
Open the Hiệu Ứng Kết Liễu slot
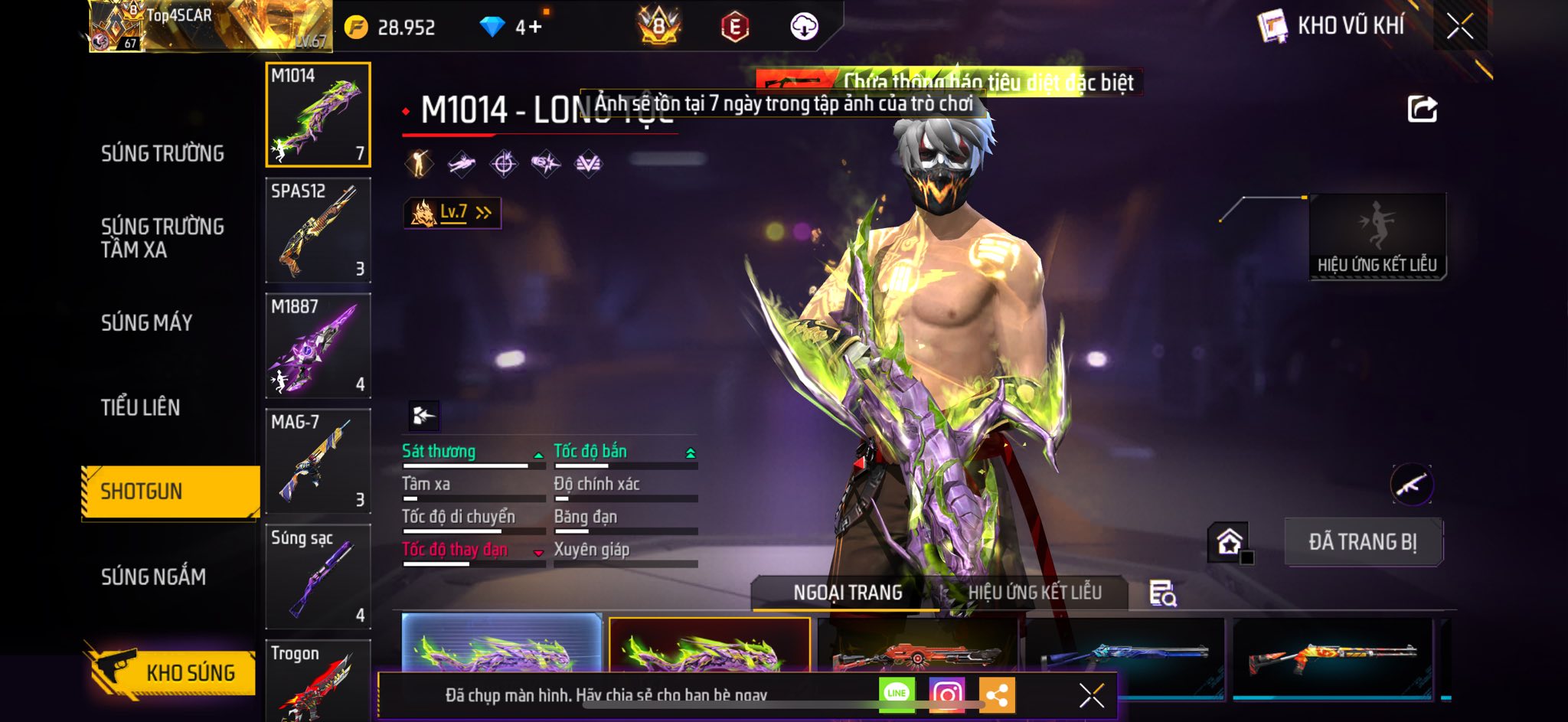(x=1377, y=237)
